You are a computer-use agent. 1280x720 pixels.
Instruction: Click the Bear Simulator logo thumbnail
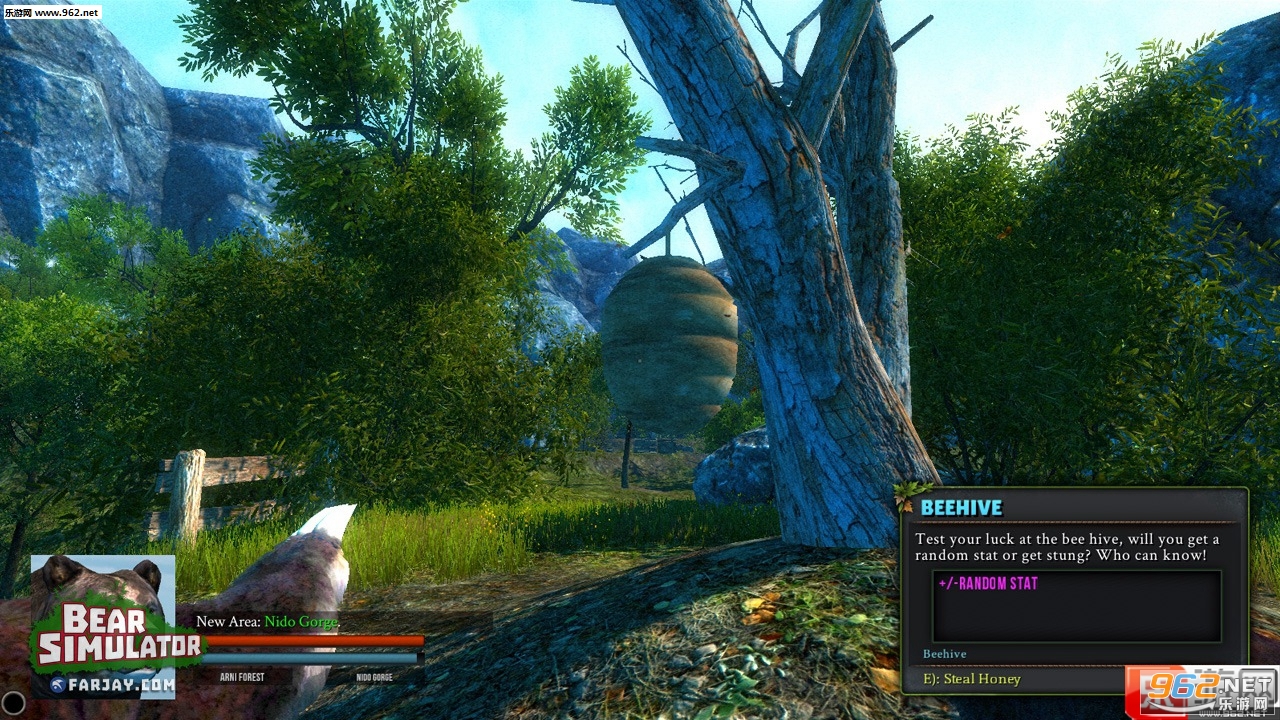point(104,627)
